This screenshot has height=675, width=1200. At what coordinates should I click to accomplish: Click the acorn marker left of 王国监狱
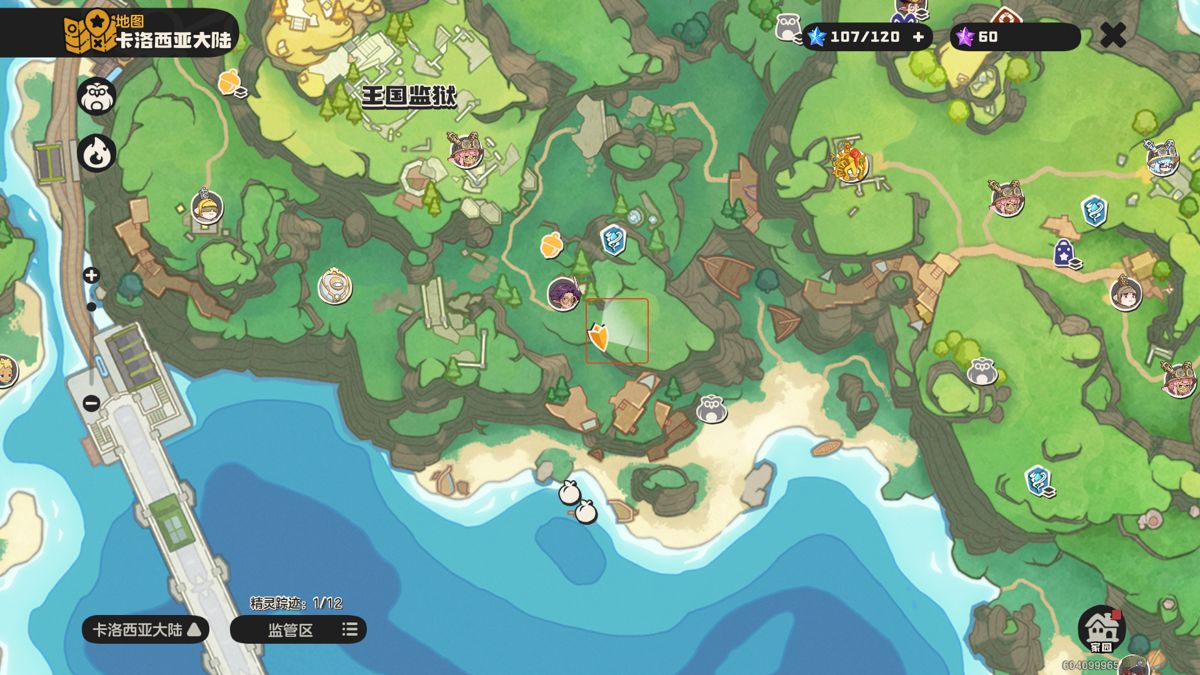pyautogui.click(x=232, y=82)
